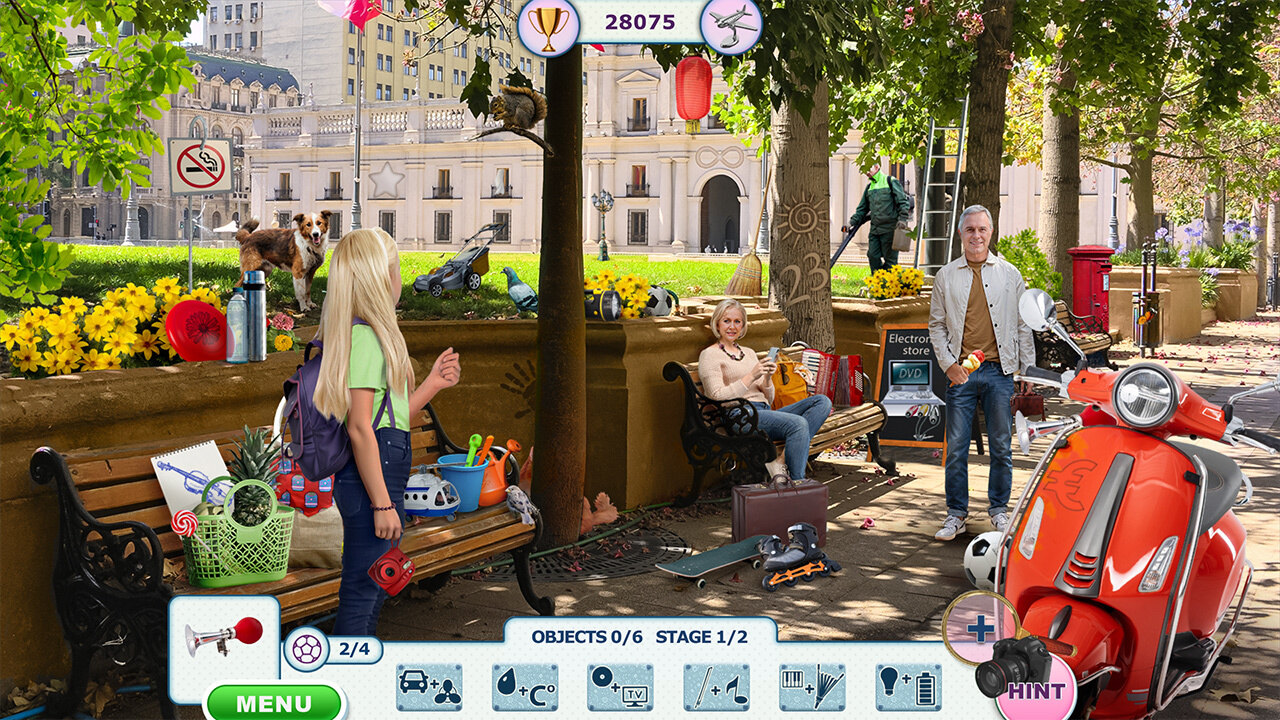The image size is (1280, 720).
Task: Choose the car plus fan clue tile
Action: click(429, 687)
